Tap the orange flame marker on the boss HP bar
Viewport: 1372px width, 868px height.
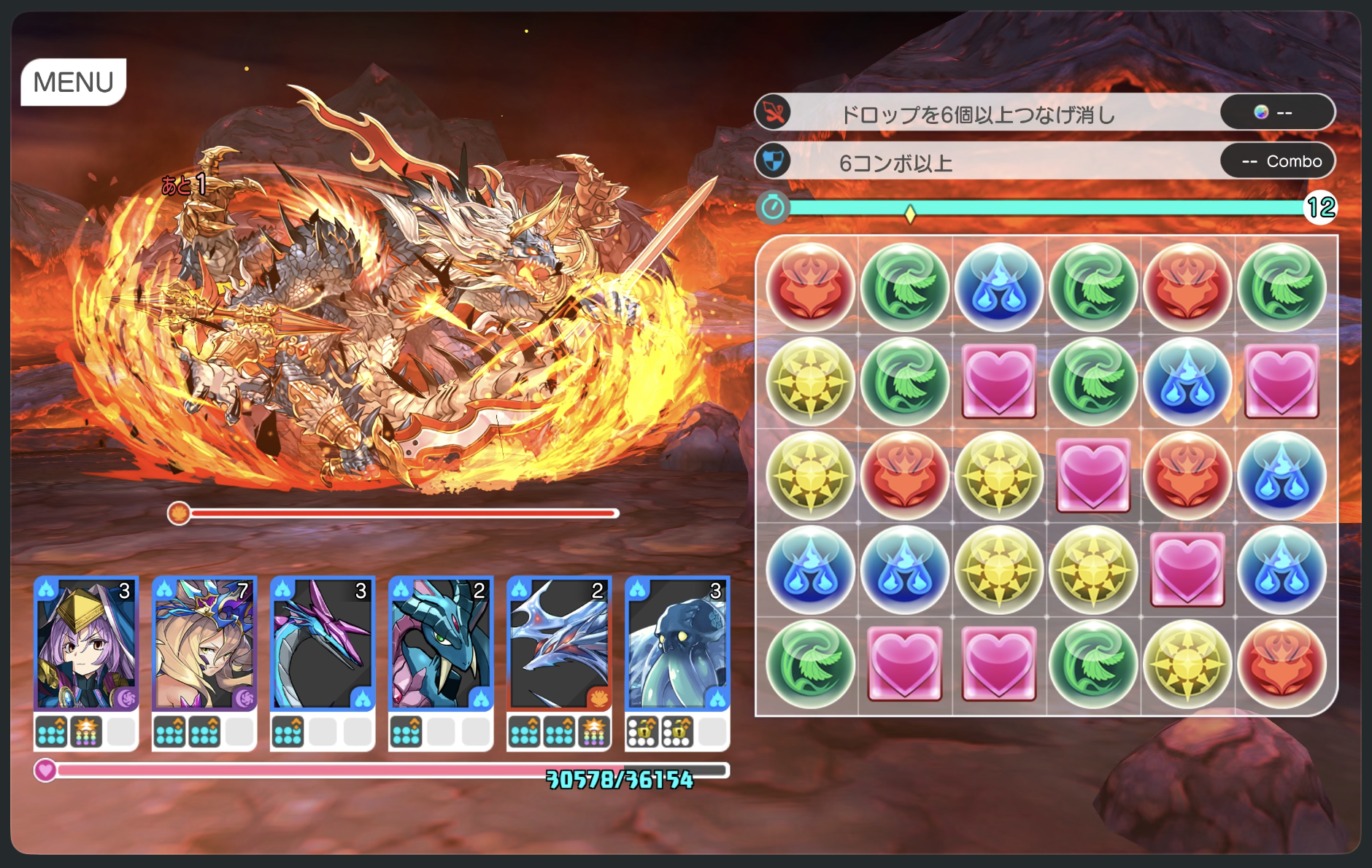point(178,513)
